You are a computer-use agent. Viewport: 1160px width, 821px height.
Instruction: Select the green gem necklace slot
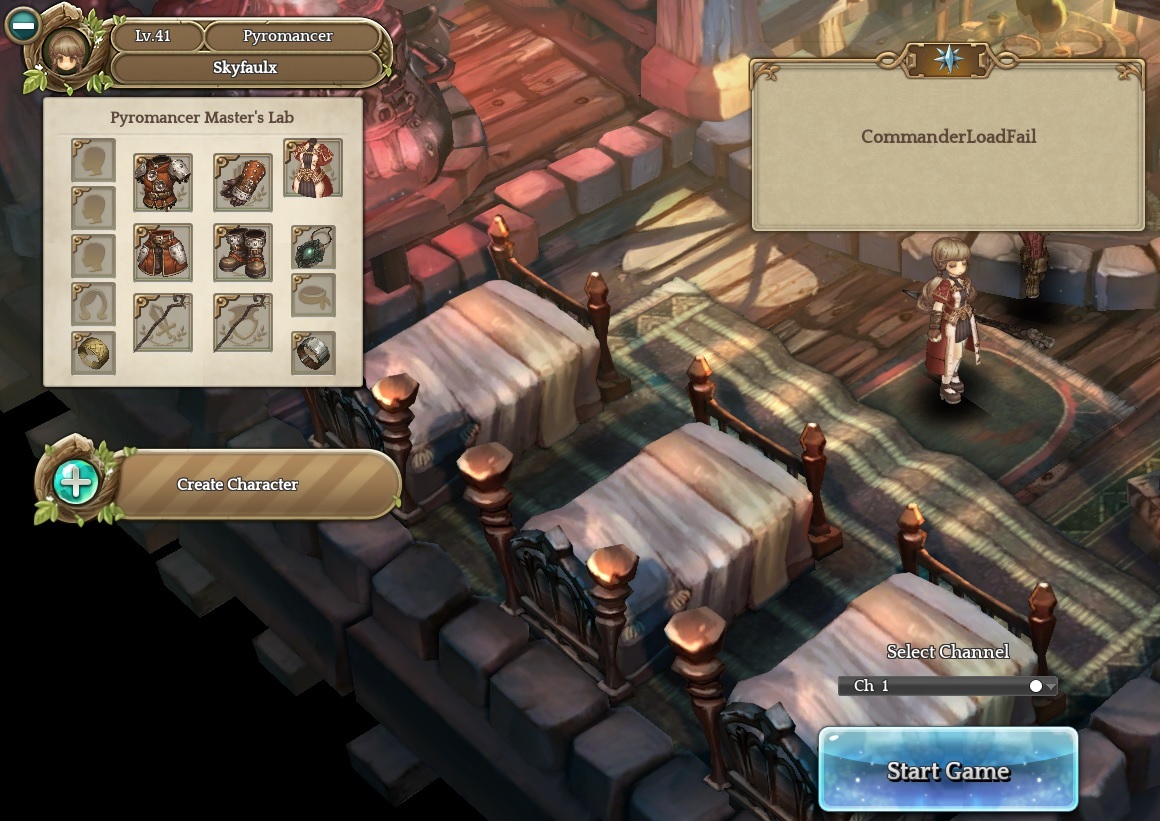pyautogui.click(x=313, y=247)
